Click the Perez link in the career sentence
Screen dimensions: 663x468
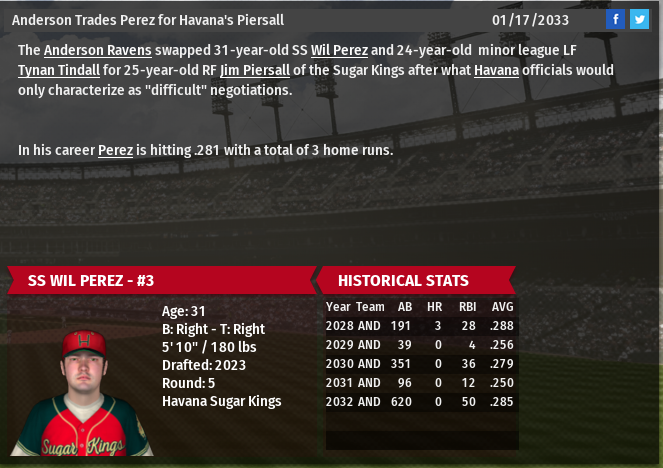click(x=115, y=150)
